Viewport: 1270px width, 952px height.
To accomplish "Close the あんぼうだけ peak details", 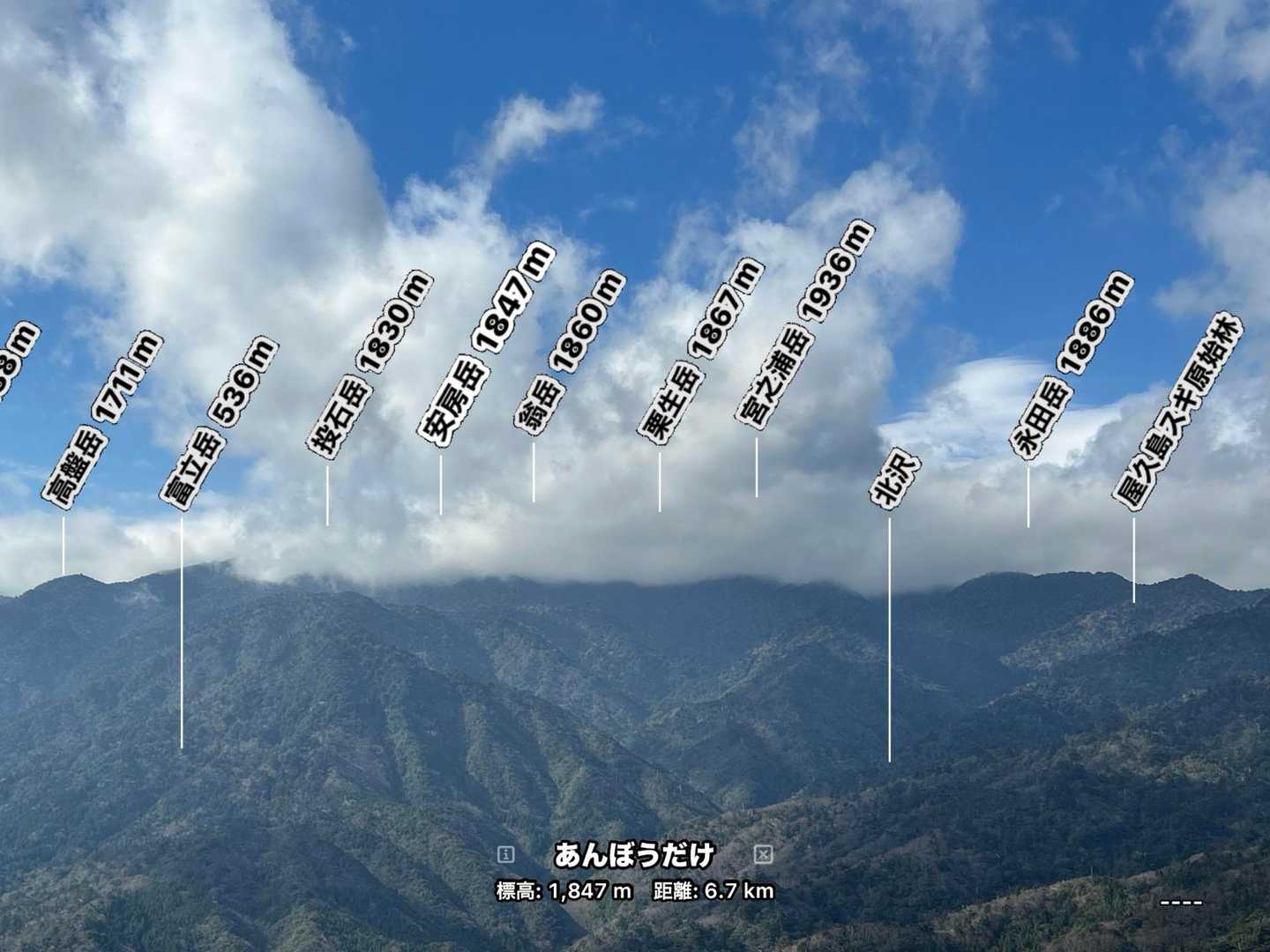I will coord(764,854).
